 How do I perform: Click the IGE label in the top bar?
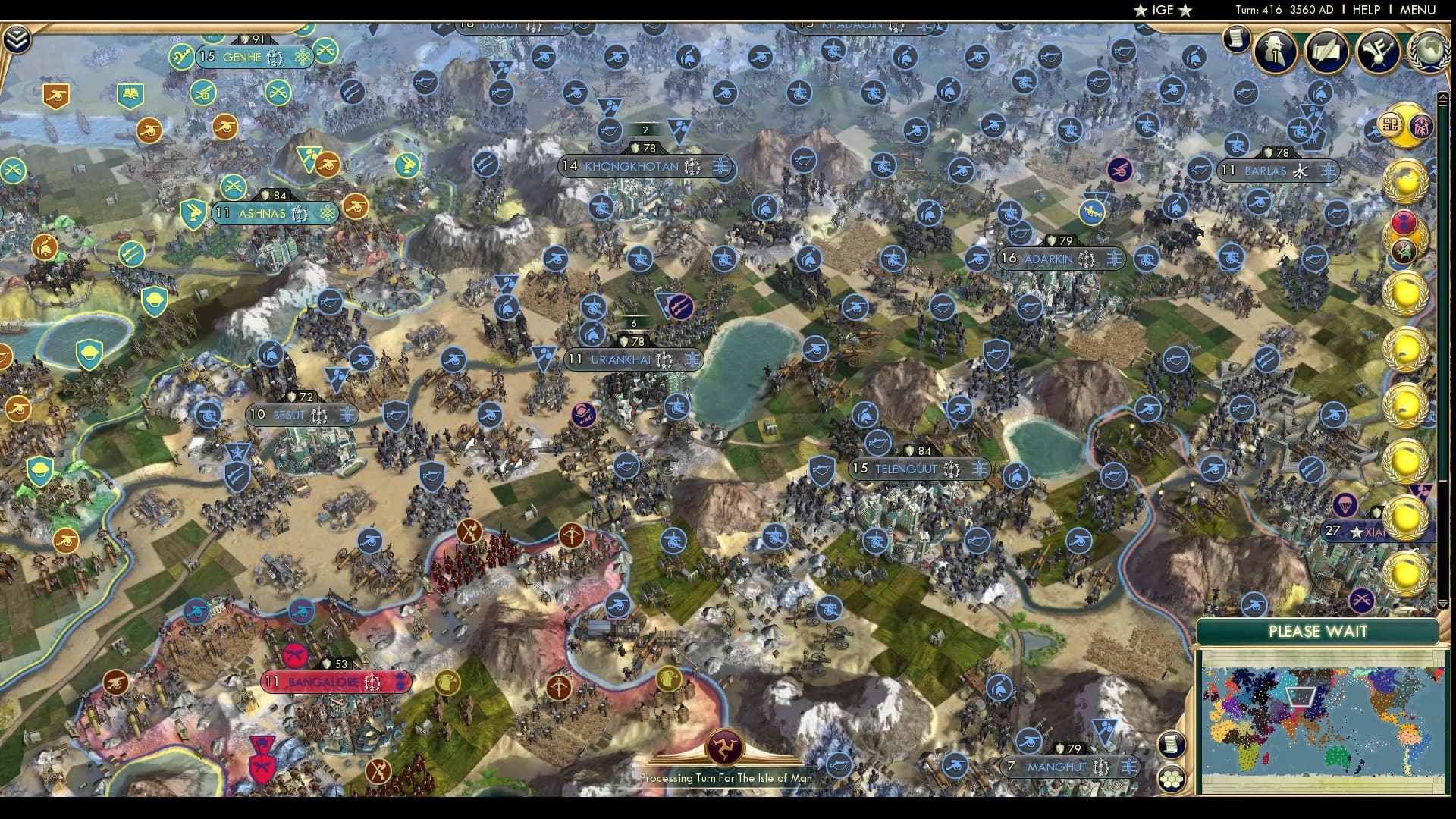coord(1159,11)
